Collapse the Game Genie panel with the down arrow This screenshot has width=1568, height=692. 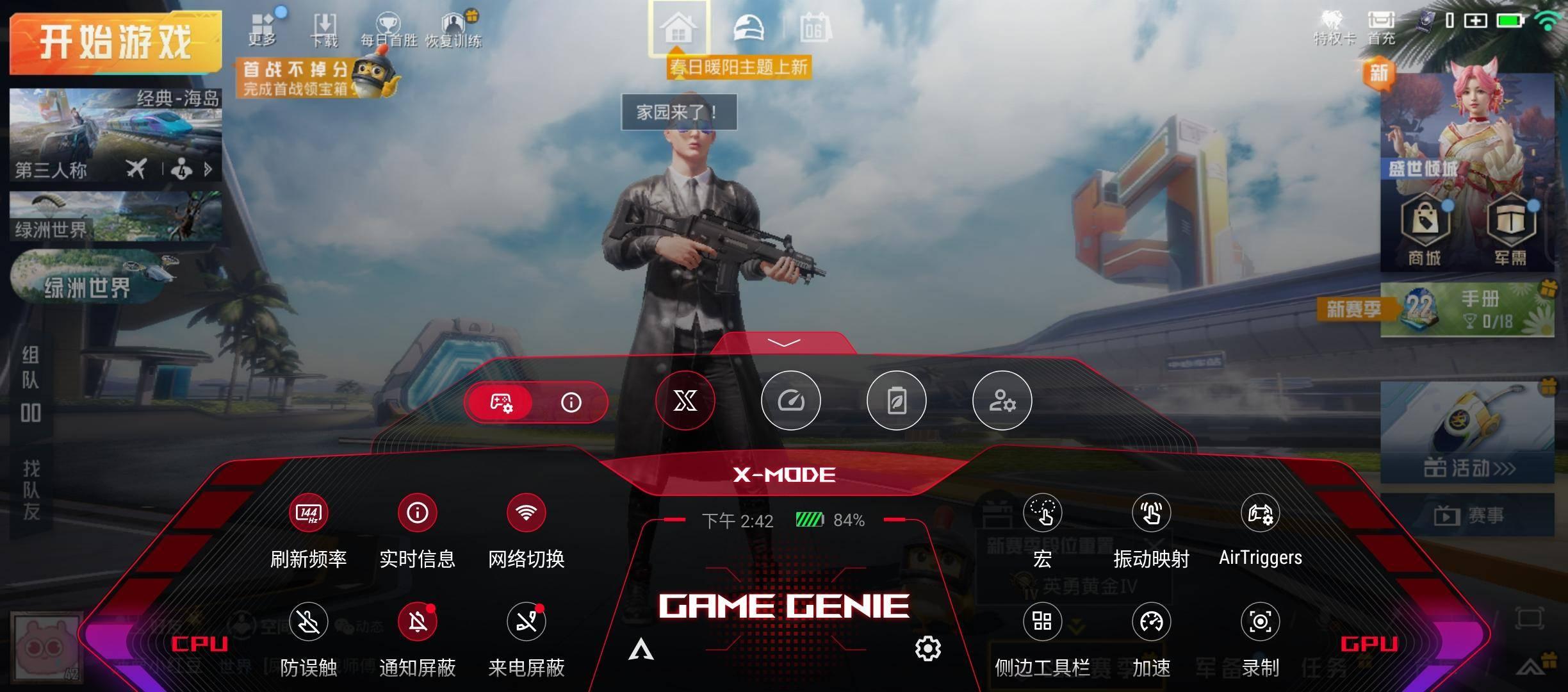(x=783, y=343)
